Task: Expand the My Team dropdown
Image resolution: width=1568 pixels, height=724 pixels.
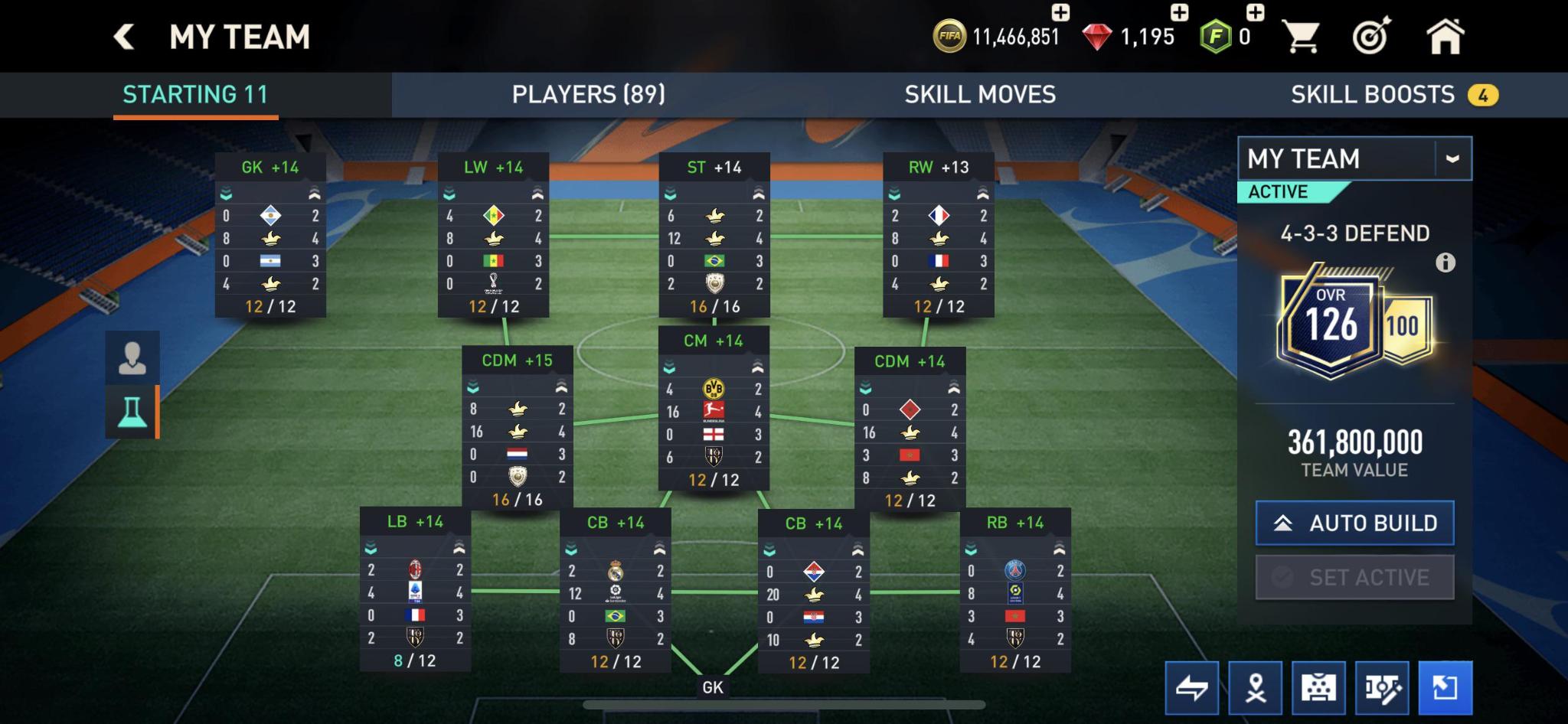Action: click(x=1452, y=158)
